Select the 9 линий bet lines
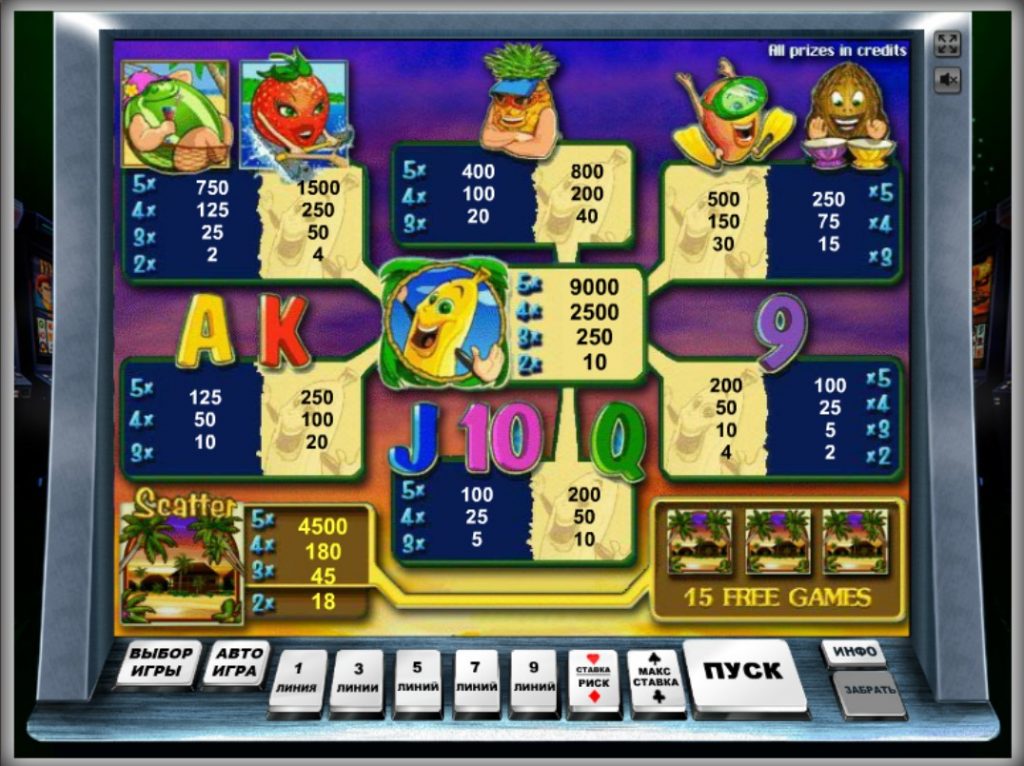The height and width of the screenshot is (766, 1024). point(534,677)
